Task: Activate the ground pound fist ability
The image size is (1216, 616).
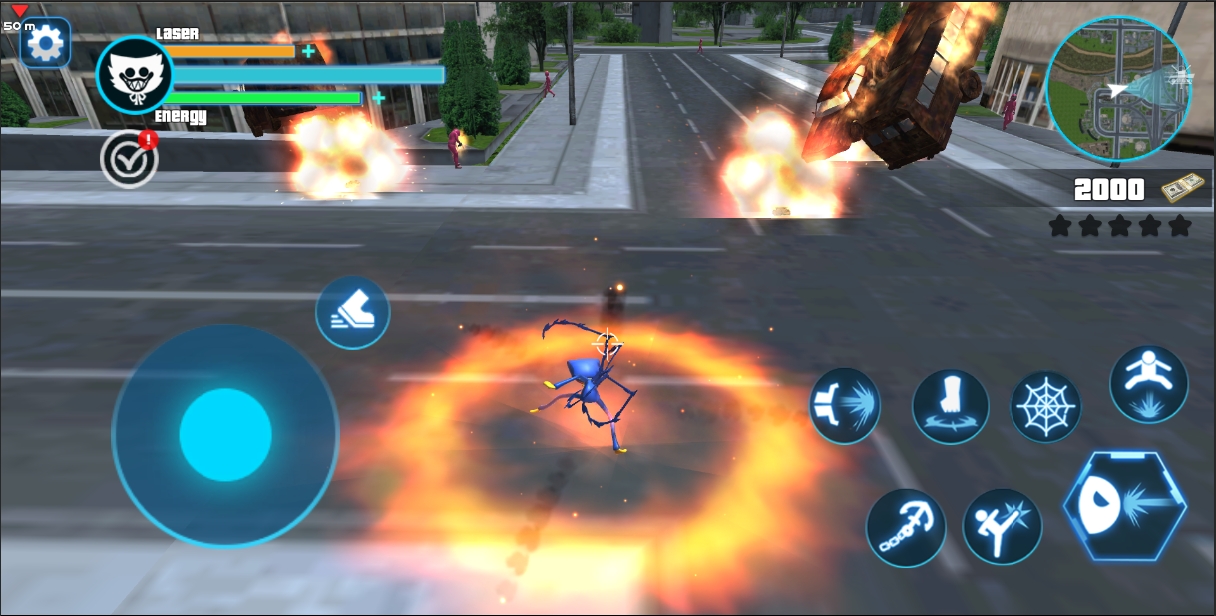Action: click(950, 406)
